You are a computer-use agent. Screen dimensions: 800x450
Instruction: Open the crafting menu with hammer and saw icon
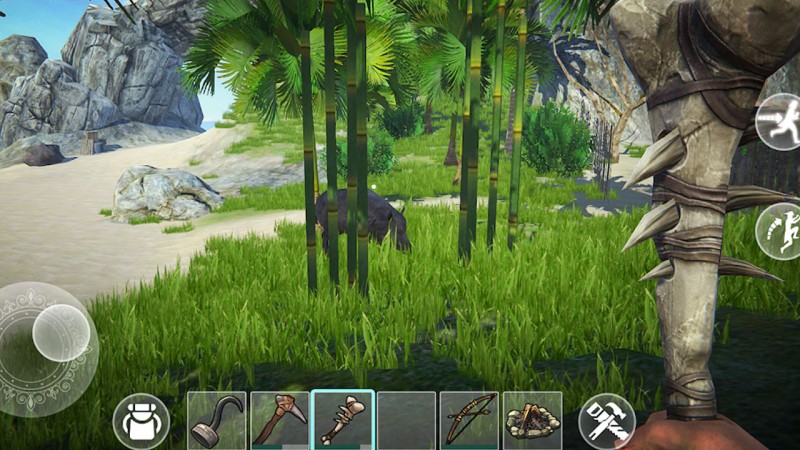[606, 421]
